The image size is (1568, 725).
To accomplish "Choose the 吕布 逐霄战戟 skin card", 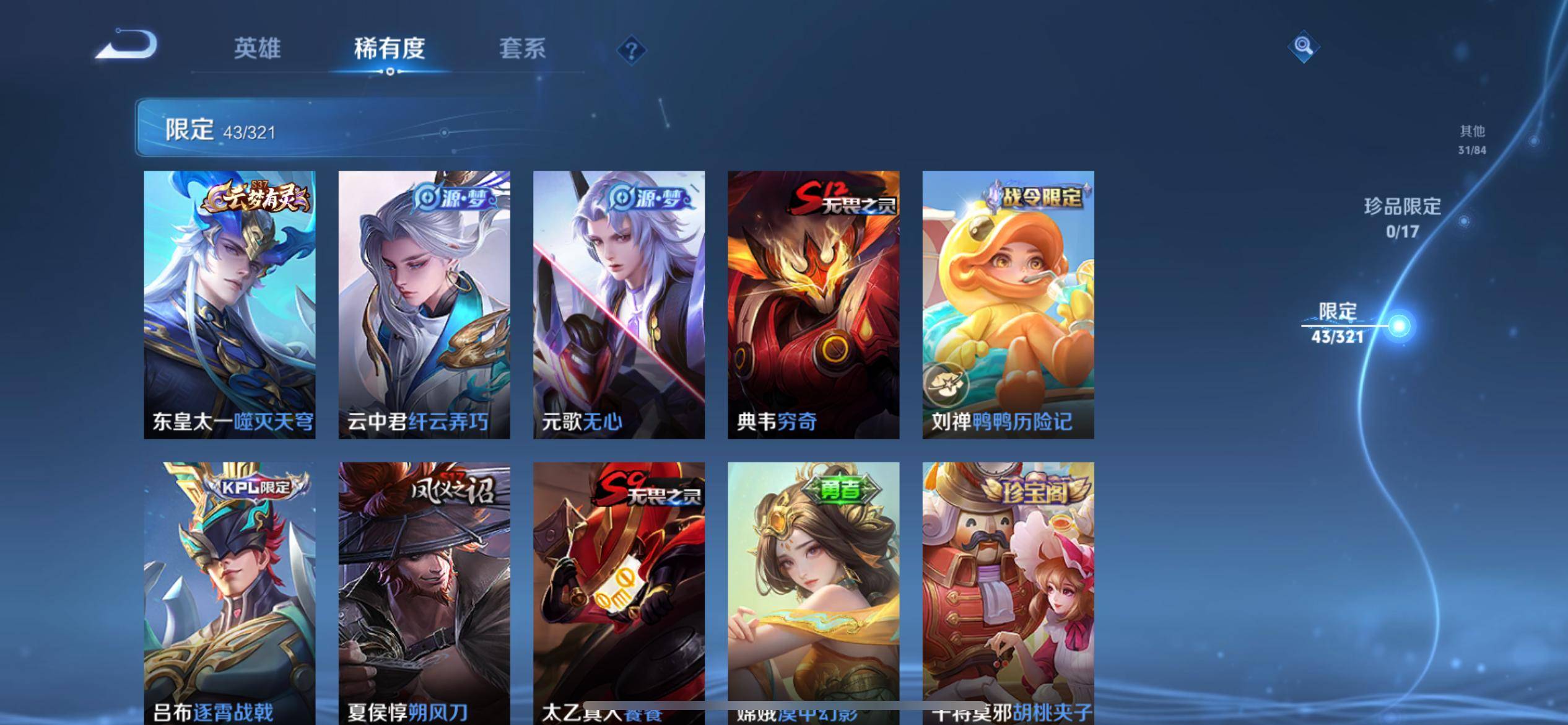I will click(x=230, y=592).
